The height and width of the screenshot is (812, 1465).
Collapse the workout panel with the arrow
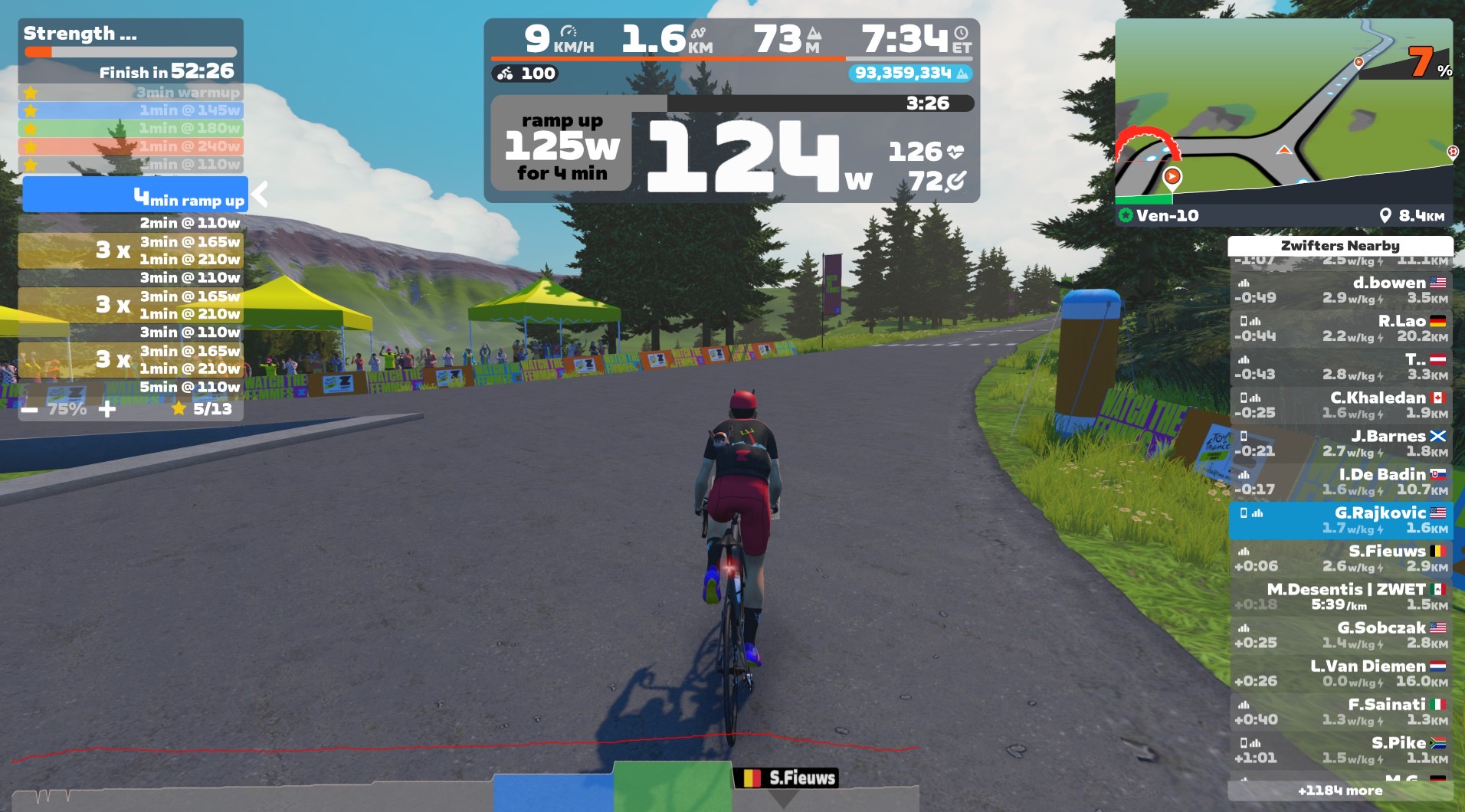click(261, 195)
